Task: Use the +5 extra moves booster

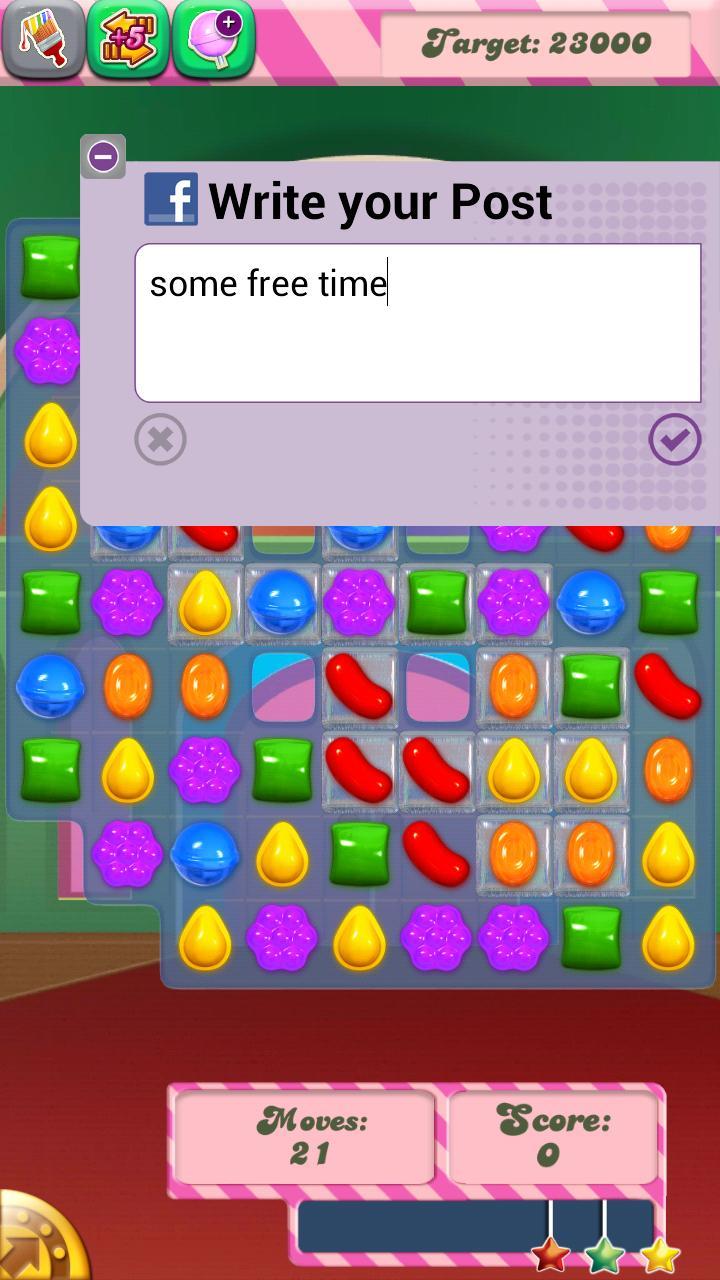Action: (x=127, y=38)
